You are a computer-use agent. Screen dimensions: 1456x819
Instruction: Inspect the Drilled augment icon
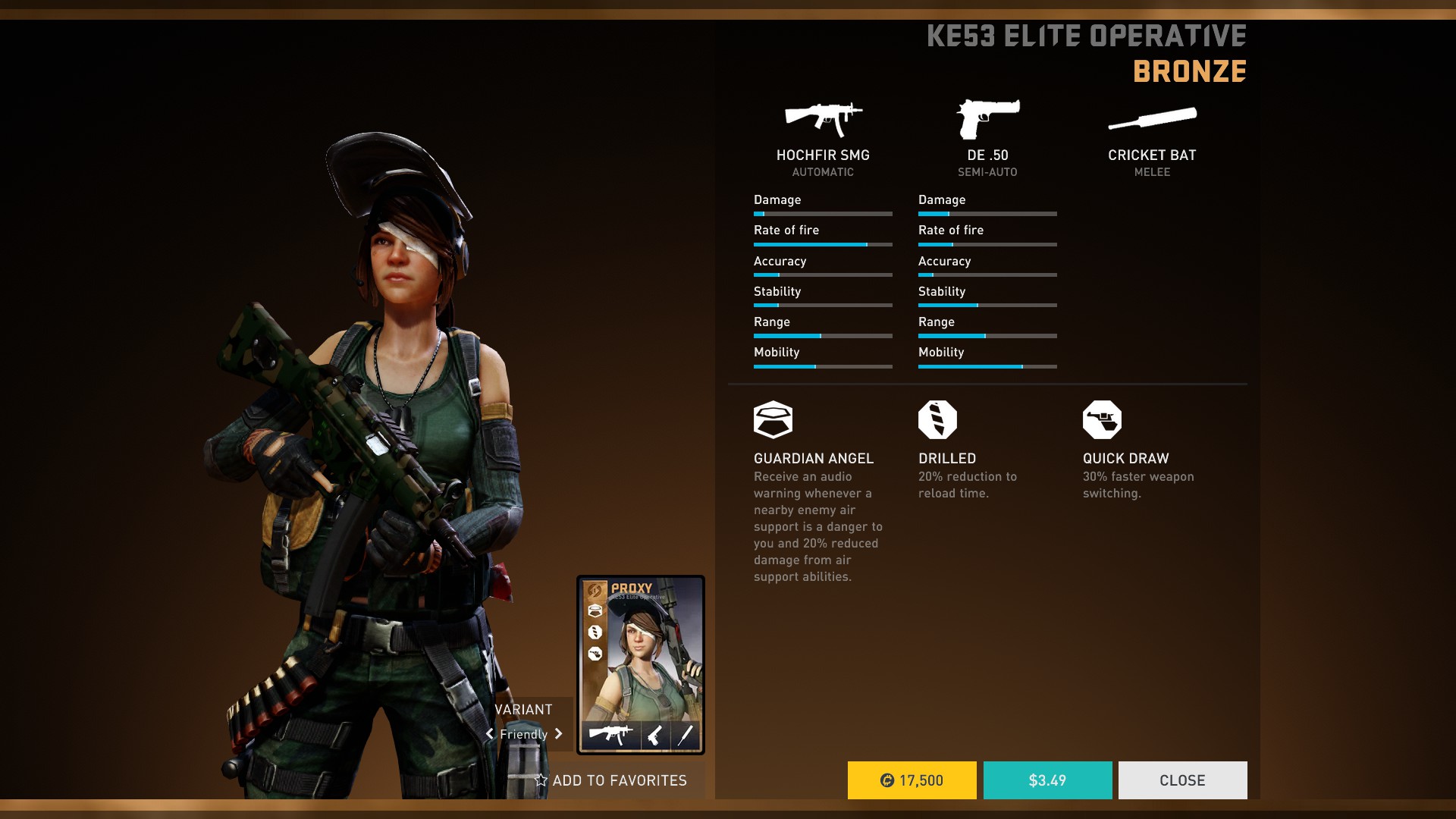click(x=937, y=419)
